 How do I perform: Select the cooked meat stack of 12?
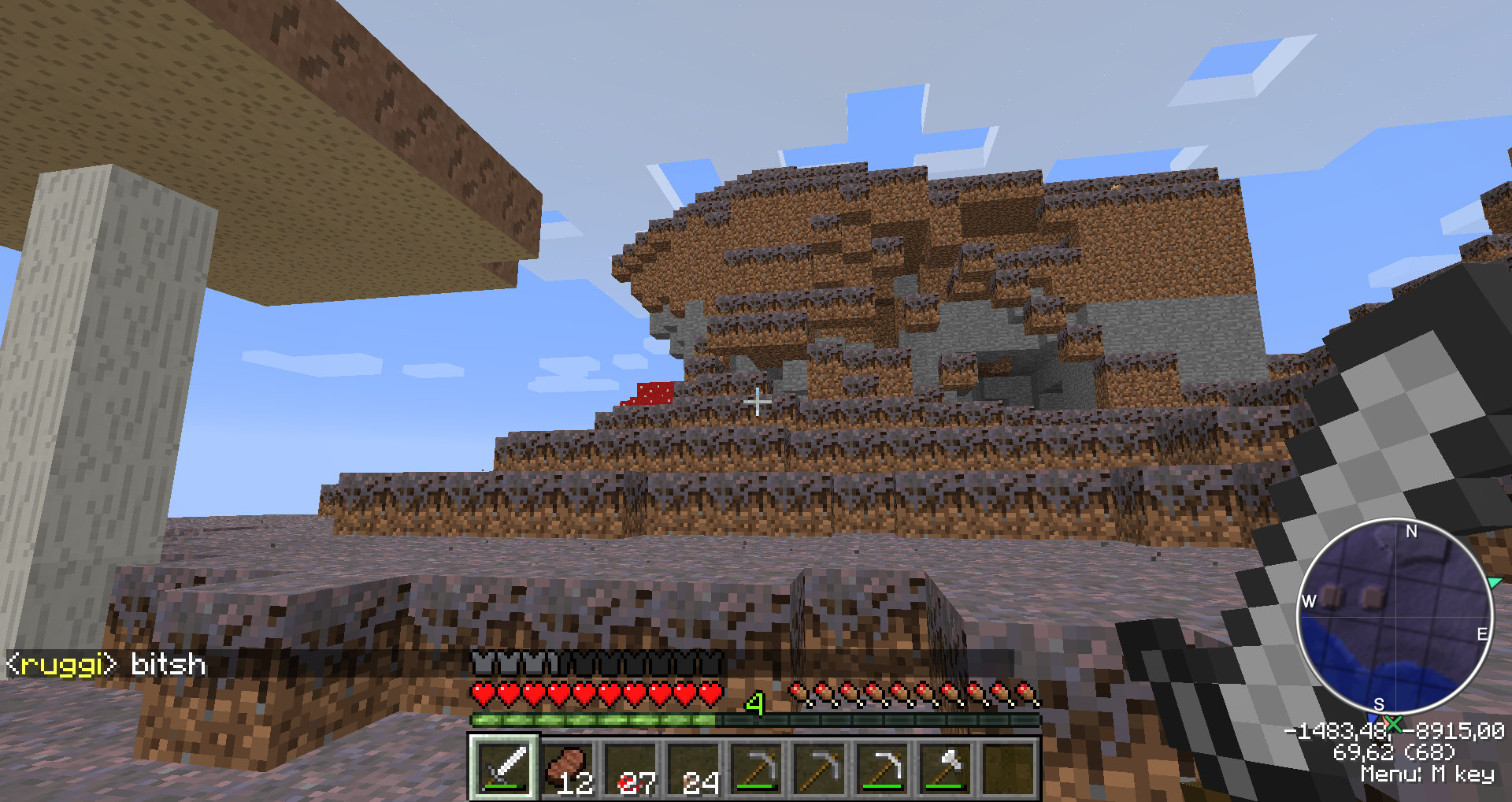click(568, 768)
